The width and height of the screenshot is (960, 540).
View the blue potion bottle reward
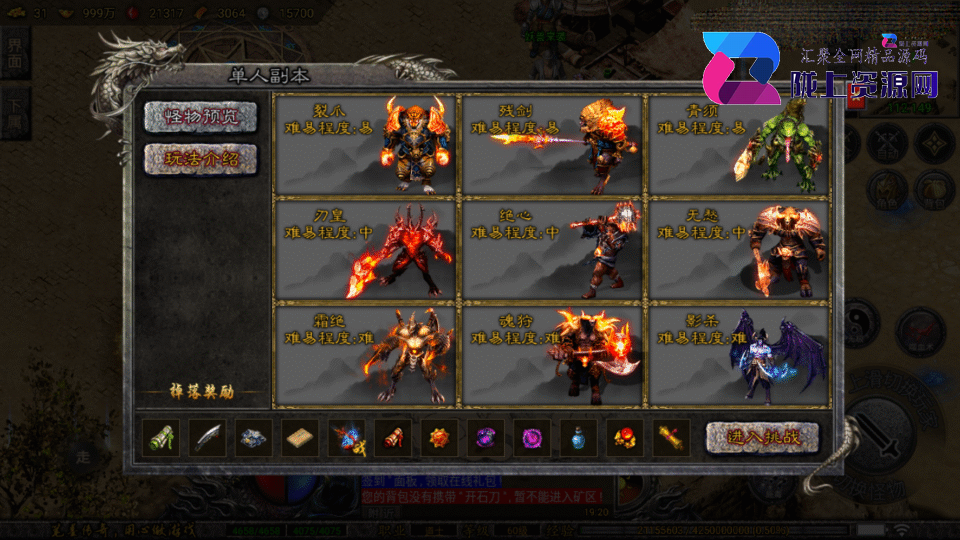click(577, 438)
